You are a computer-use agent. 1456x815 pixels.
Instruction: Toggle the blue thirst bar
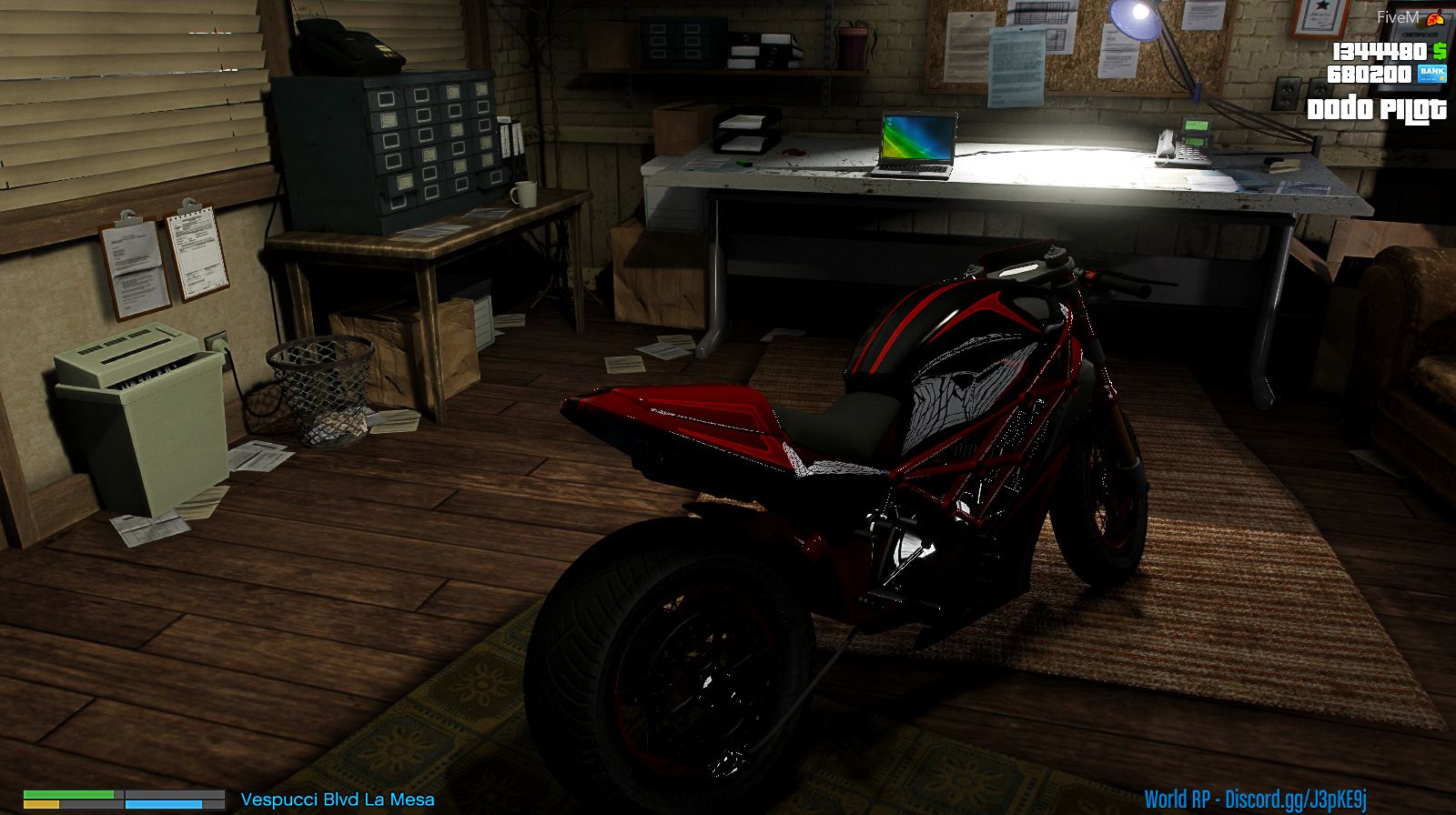164,802
